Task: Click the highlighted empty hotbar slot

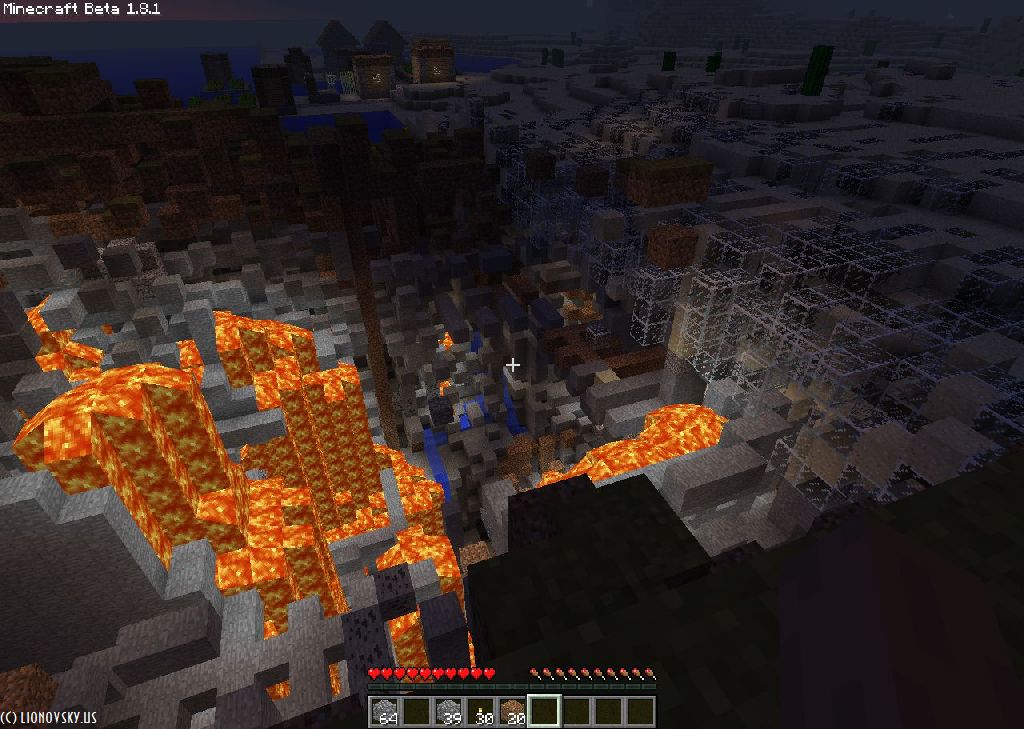Action: coord(545,711)
